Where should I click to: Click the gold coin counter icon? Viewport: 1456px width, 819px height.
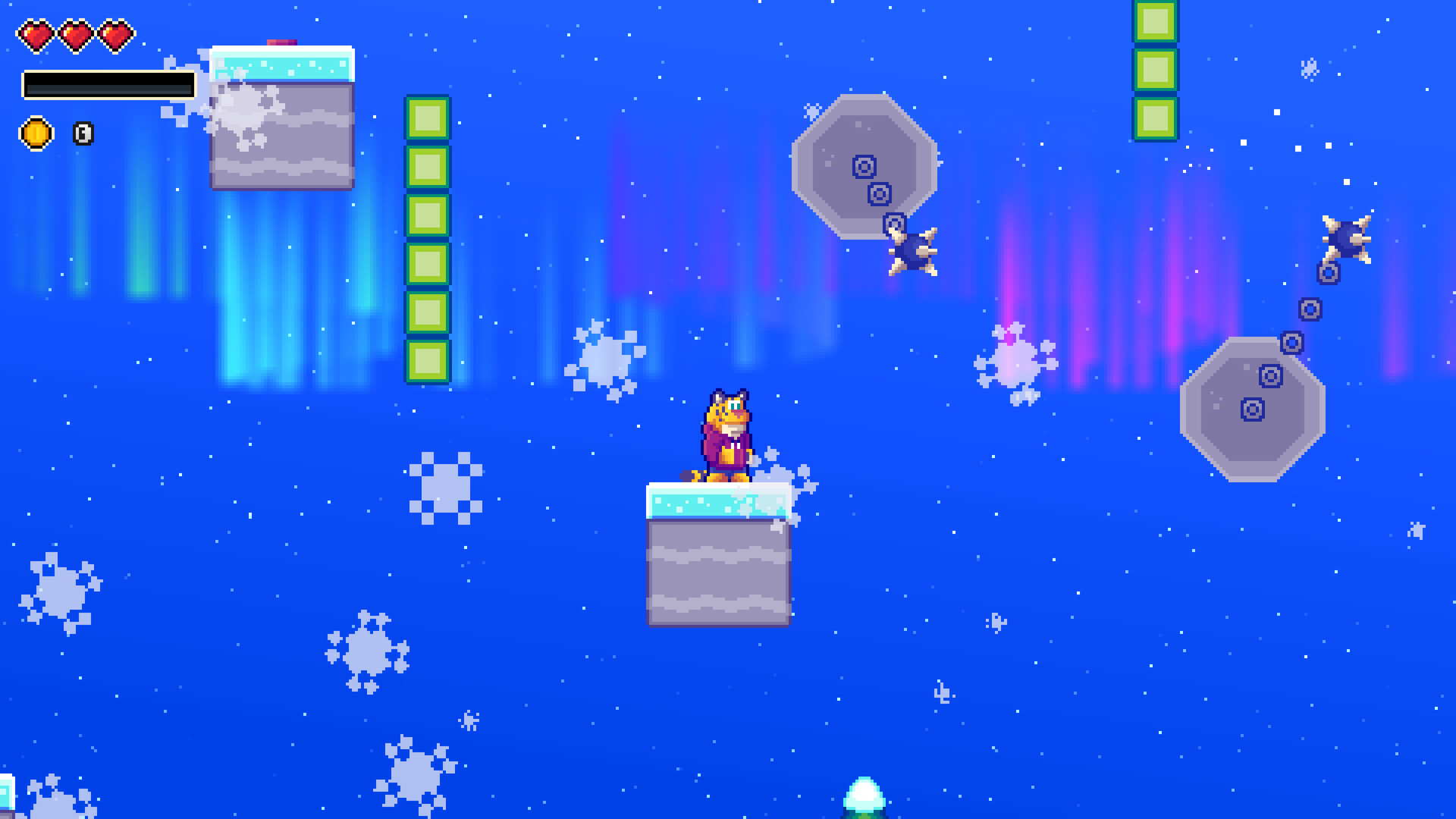tap(36, 133)
